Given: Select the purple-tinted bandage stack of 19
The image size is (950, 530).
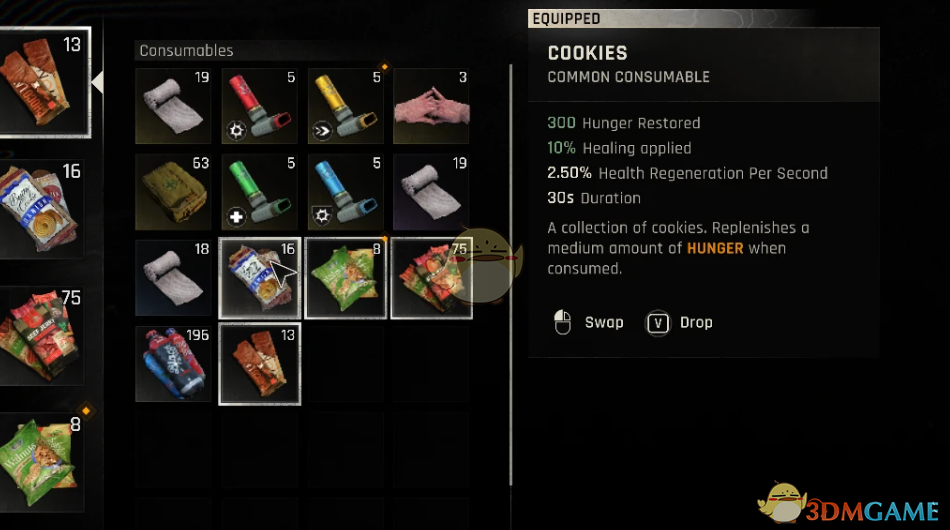Looking at the screenshot, I should [431, 192].
